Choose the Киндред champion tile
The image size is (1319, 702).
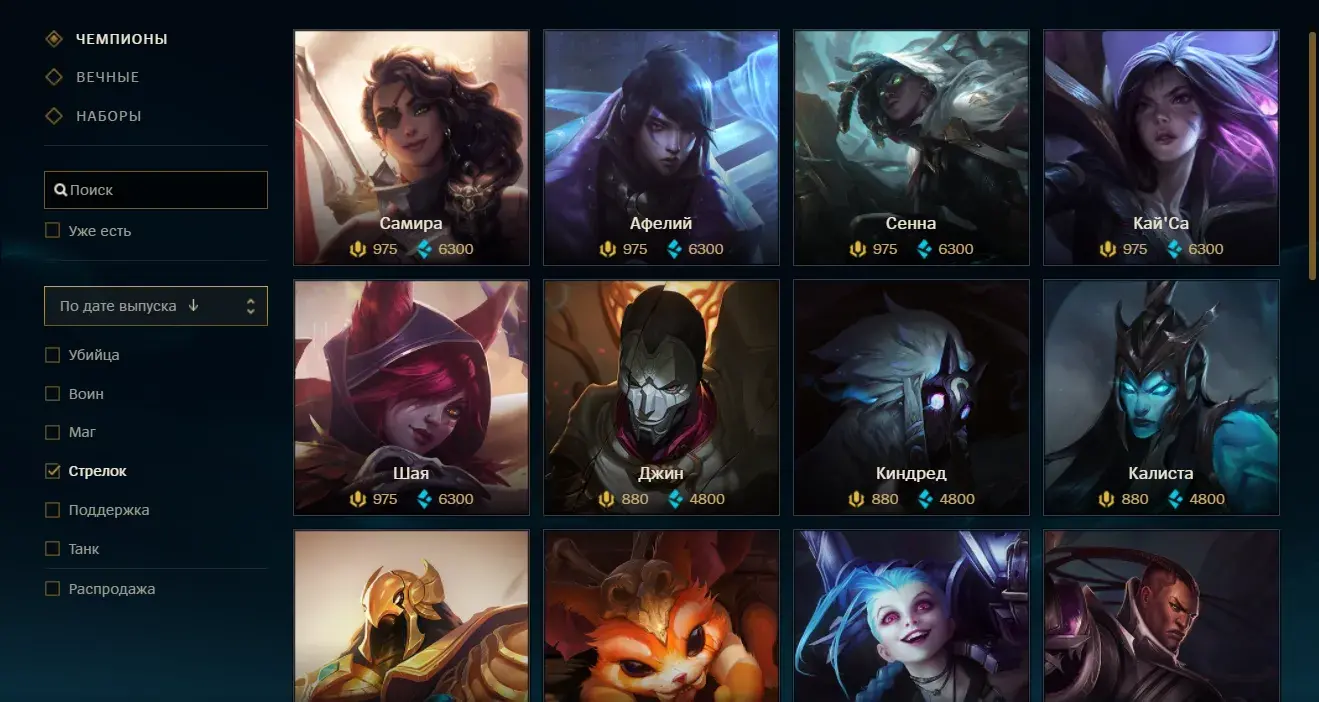click(911, 397)
